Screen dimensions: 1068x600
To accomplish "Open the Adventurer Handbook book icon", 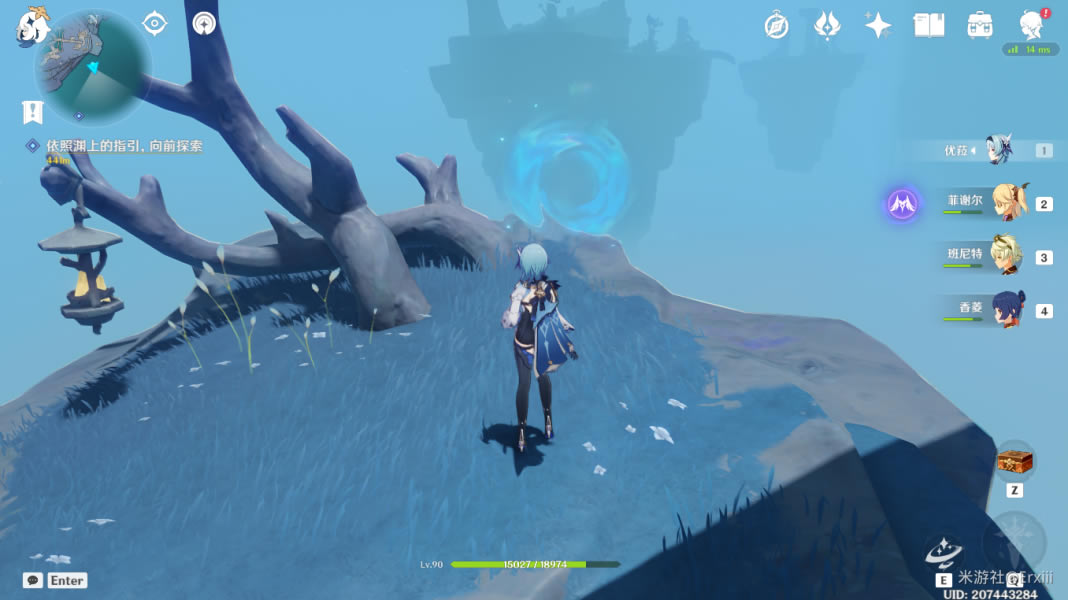I will (x=929, y=26).
